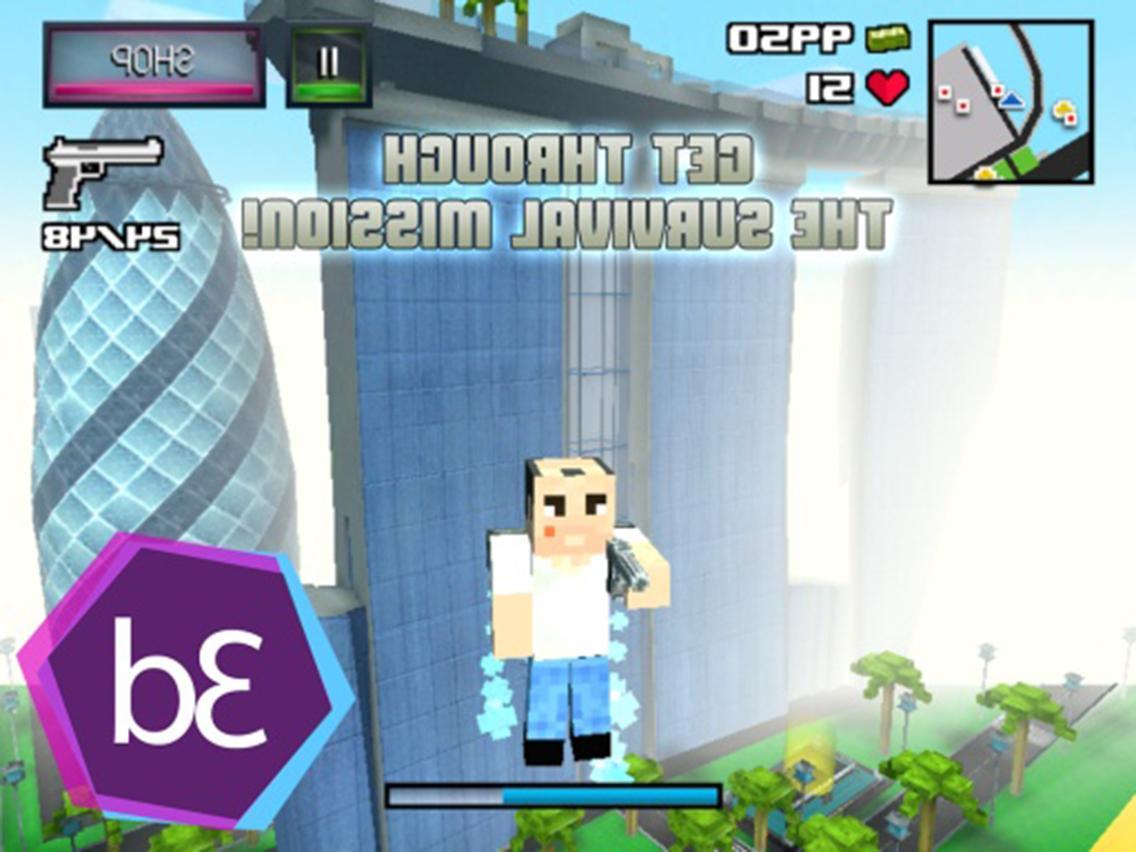The image size is (1136, 852).
Task: Open the SHOP menu
Action: pyautogui.click(x=153, y=66)
